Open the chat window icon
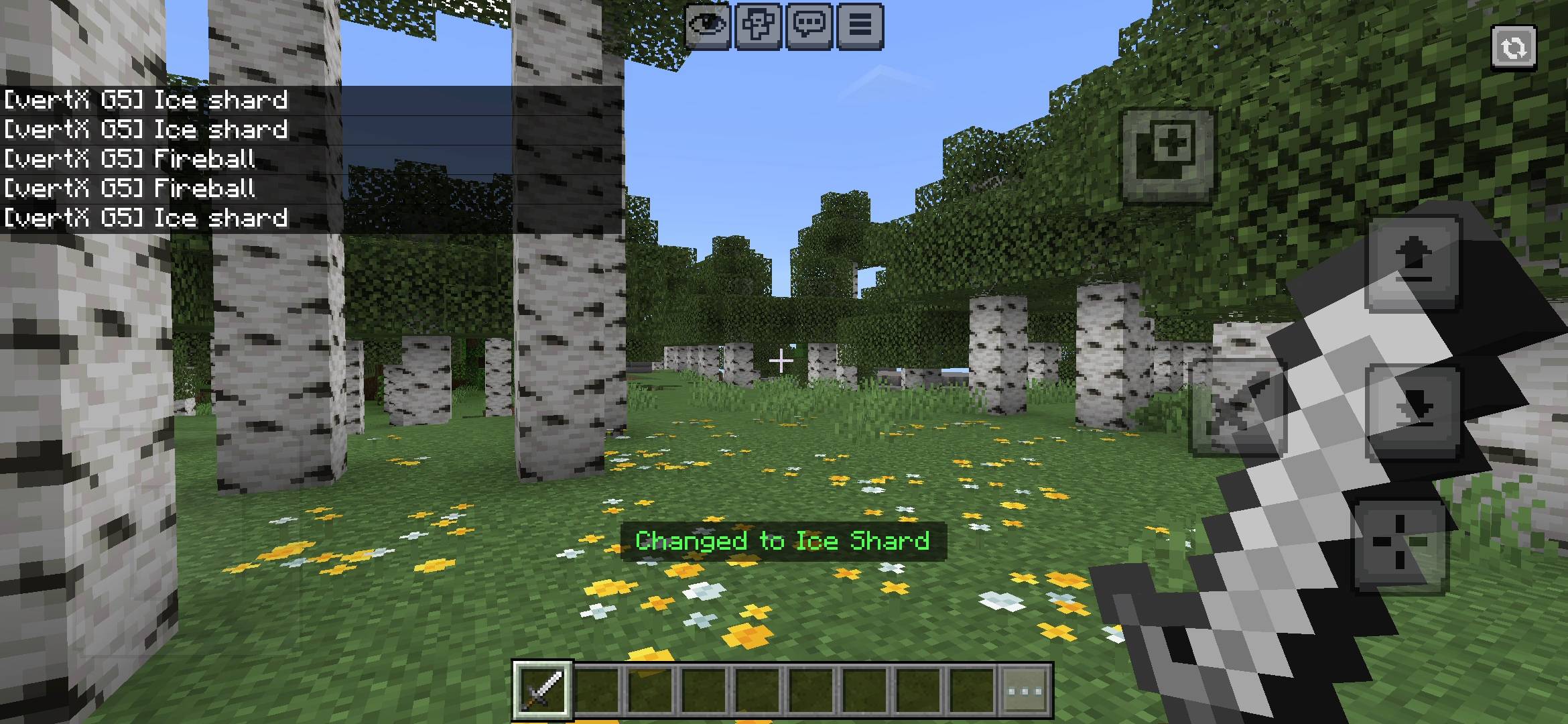Viewport: 1568px width, 724px height. click(809, 25)
